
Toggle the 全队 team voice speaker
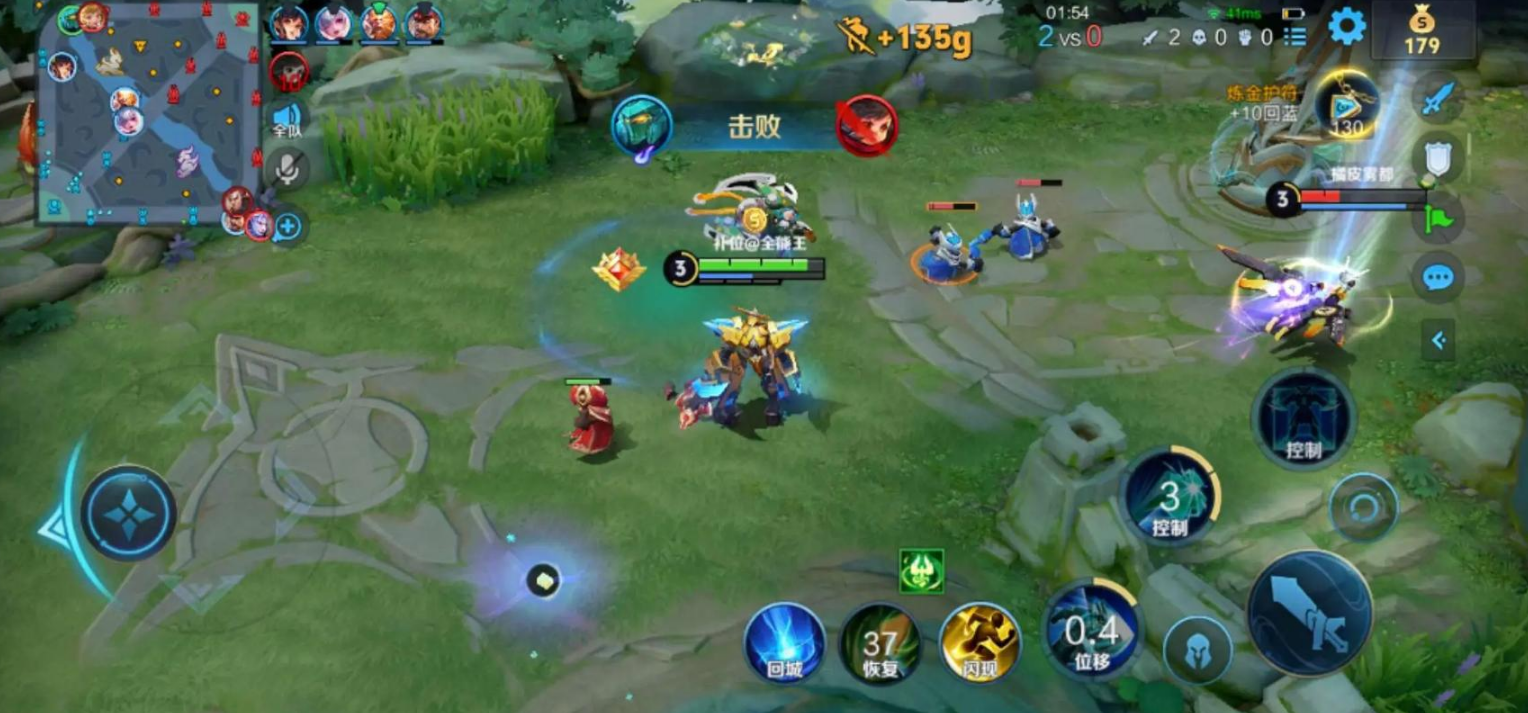[288, 118]
